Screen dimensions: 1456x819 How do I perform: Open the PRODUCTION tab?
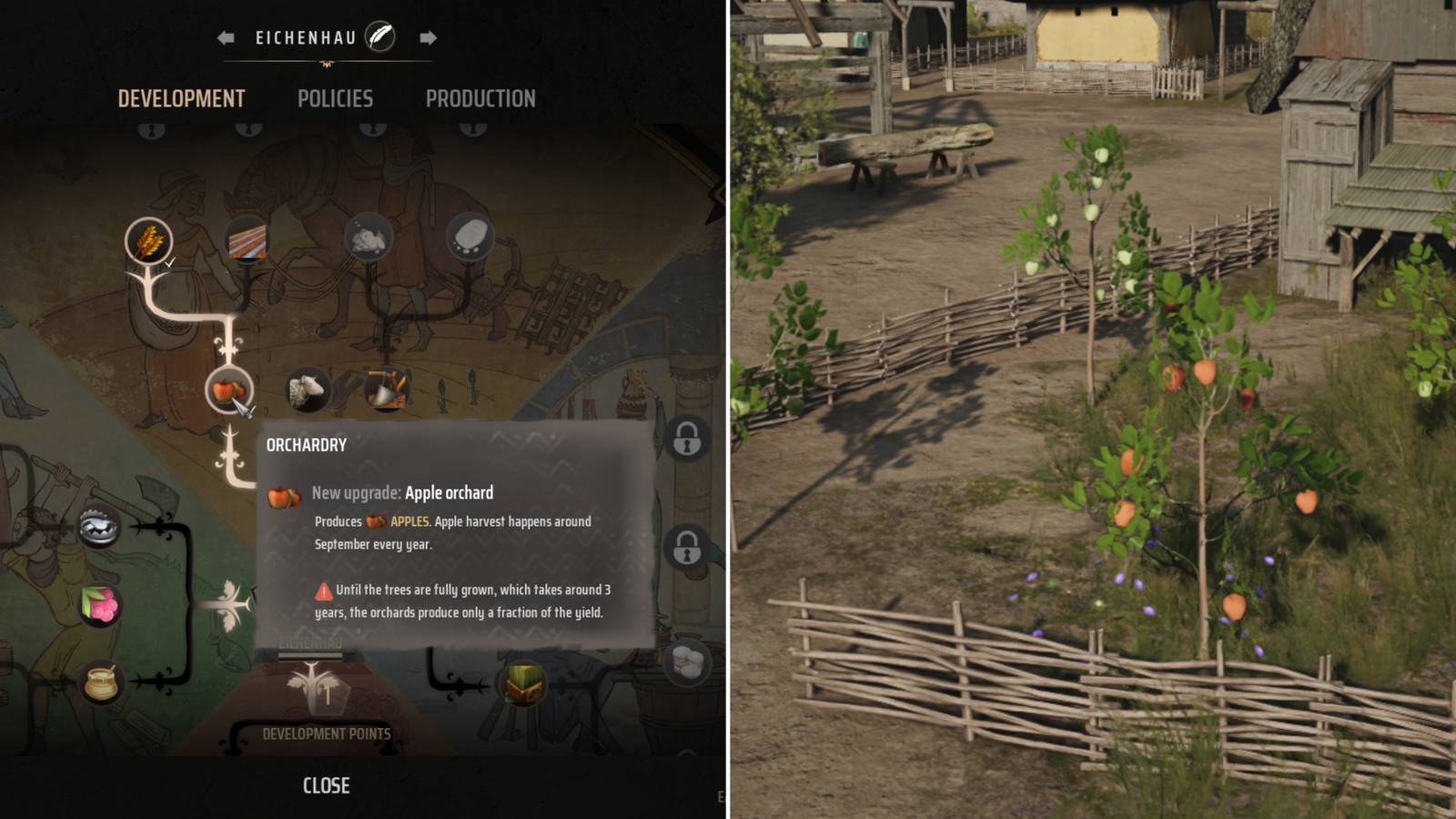[x=481, y=98]
